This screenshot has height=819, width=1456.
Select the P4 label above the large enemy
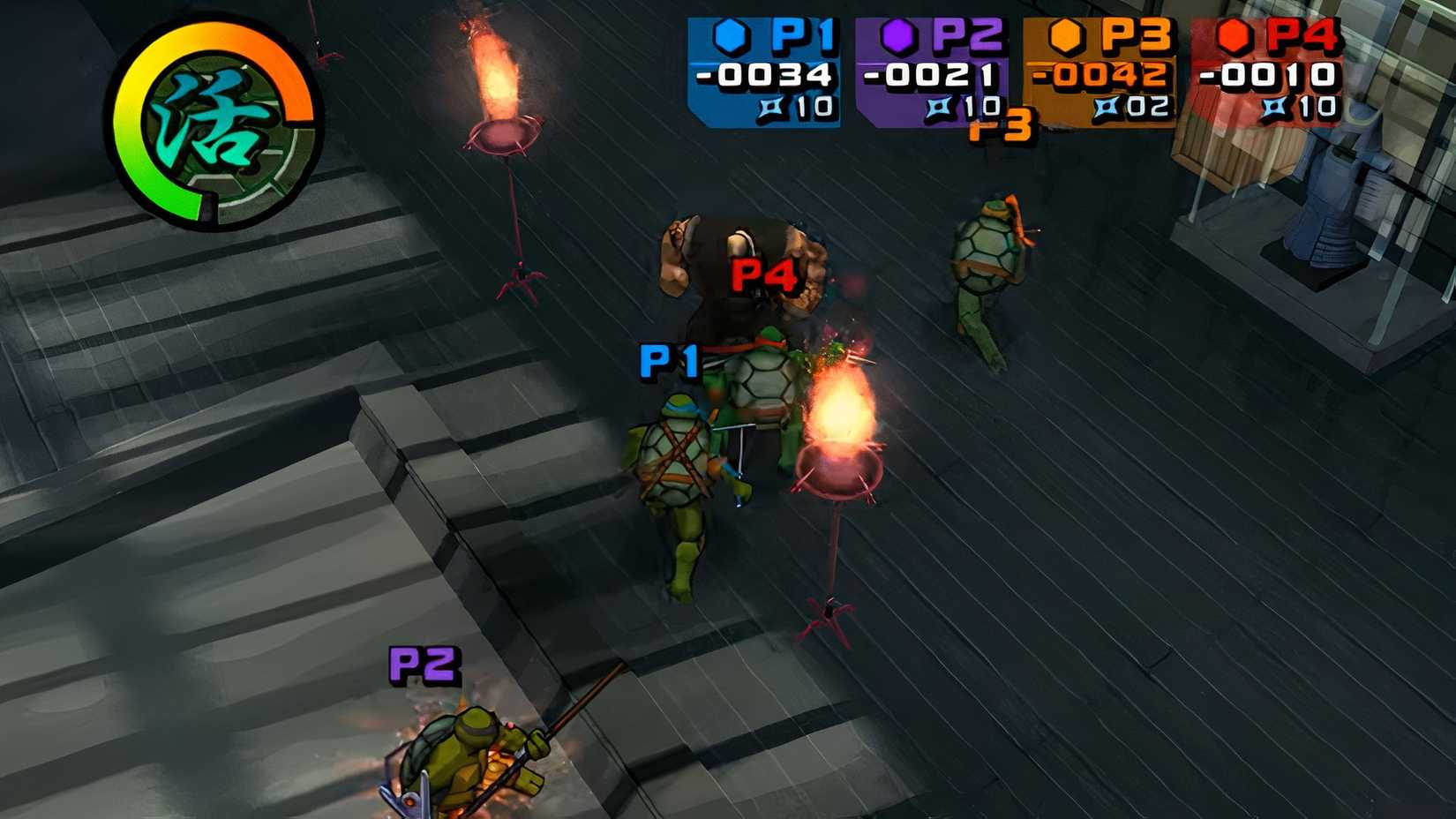765,274
